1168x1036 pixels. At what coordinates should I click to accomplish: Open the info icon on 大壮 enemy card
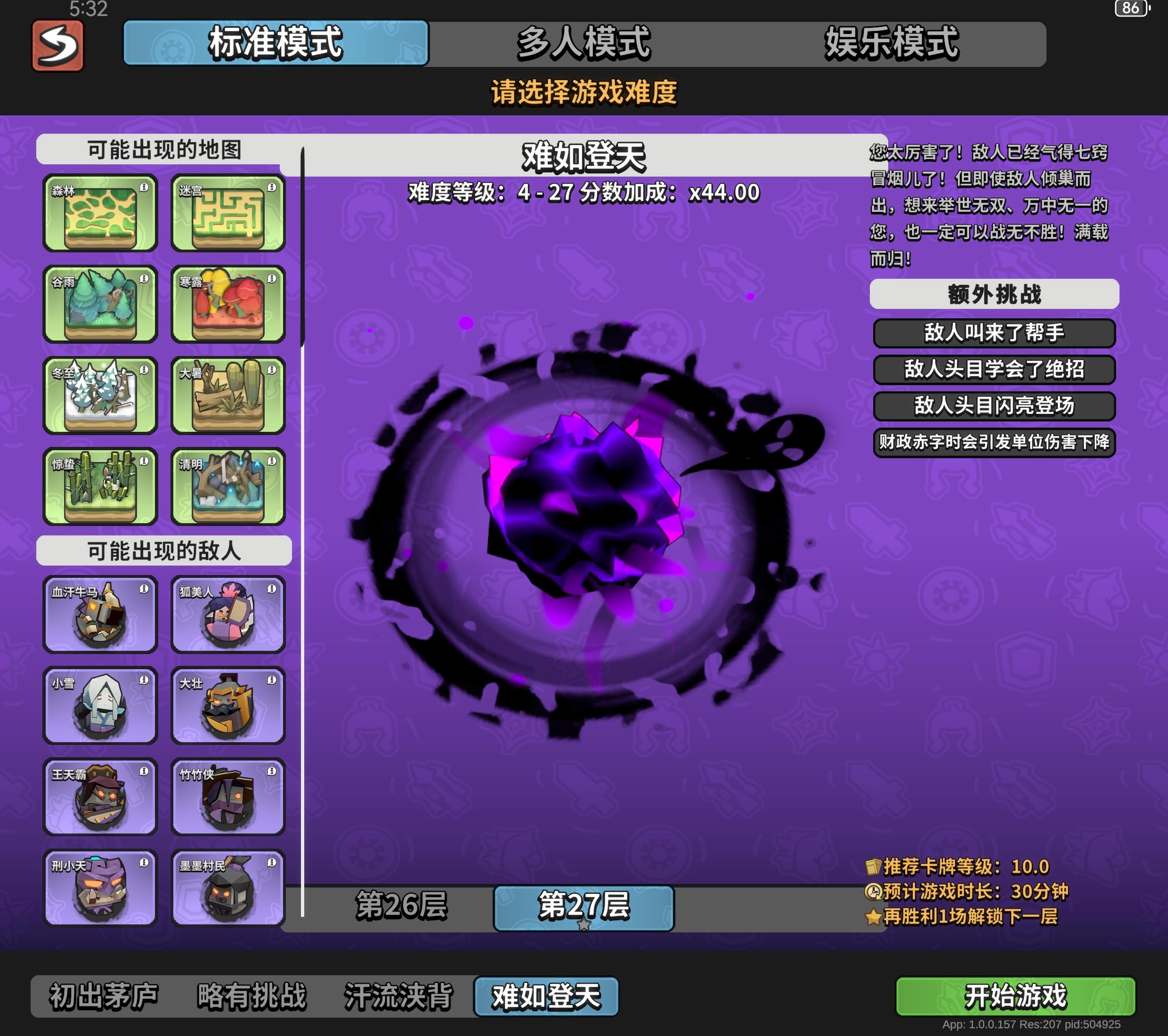(x=272, y=683)
